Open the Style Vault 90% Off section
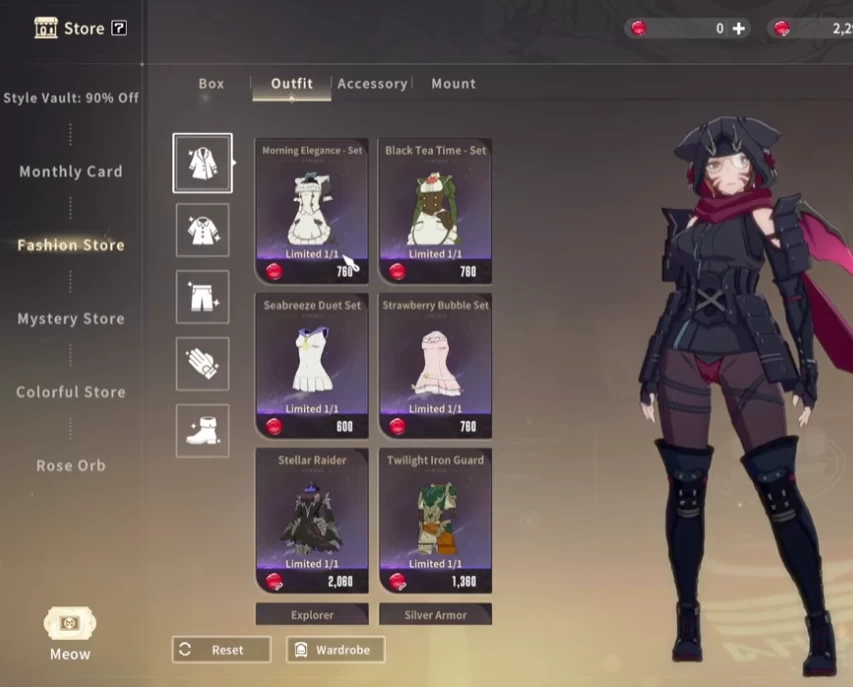The image size is (853, 687). click(x=71, y=98)
